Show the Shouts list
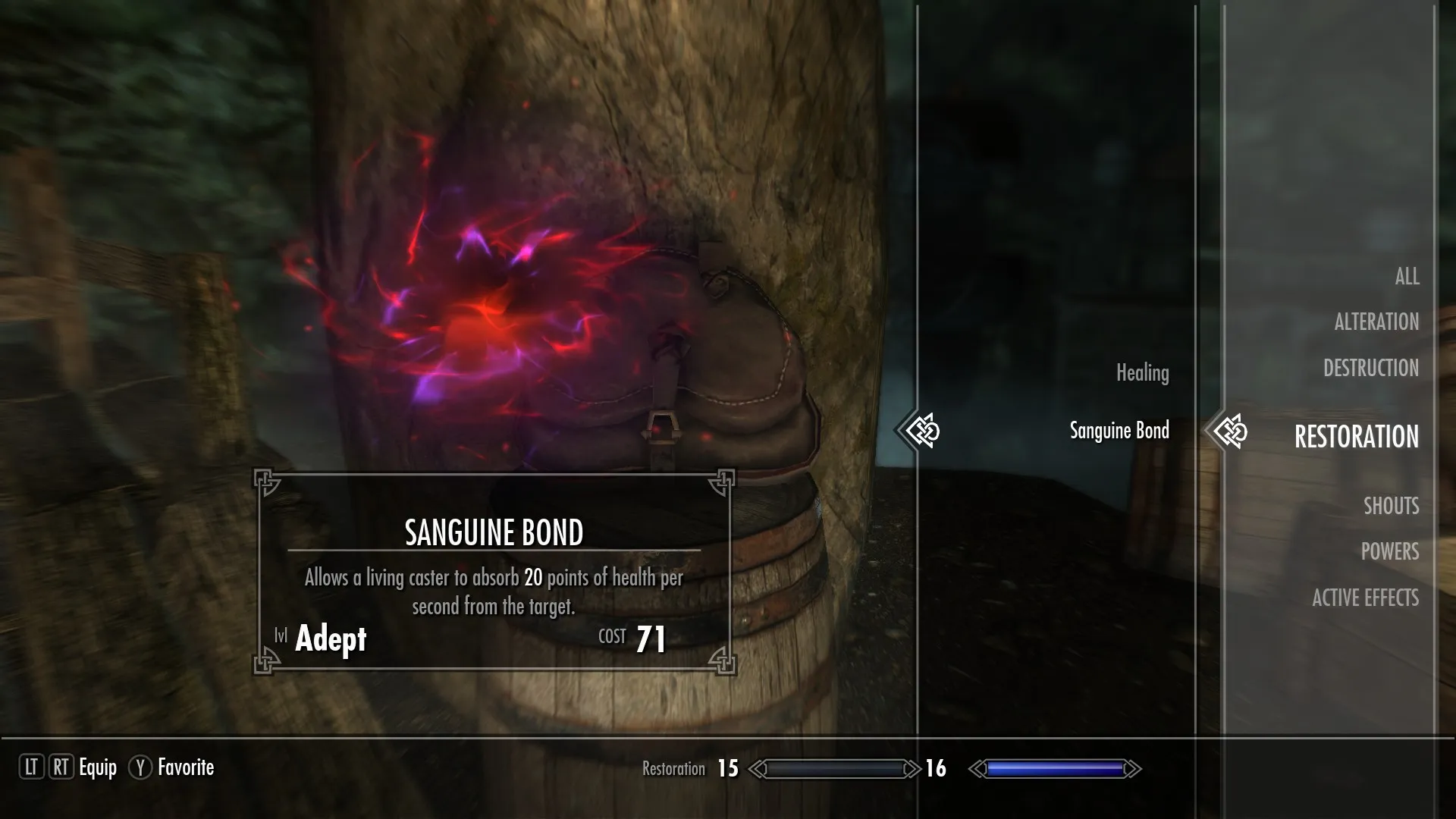Viewport: 1456px width, 819px height. 1391,506
